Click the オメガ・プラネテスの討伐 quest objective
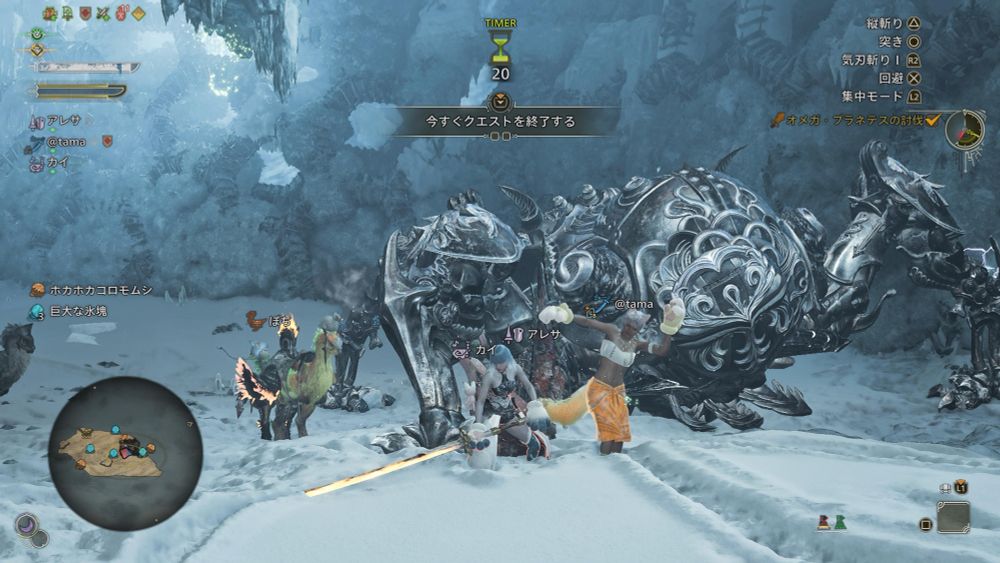 click(x=857, y=120)
